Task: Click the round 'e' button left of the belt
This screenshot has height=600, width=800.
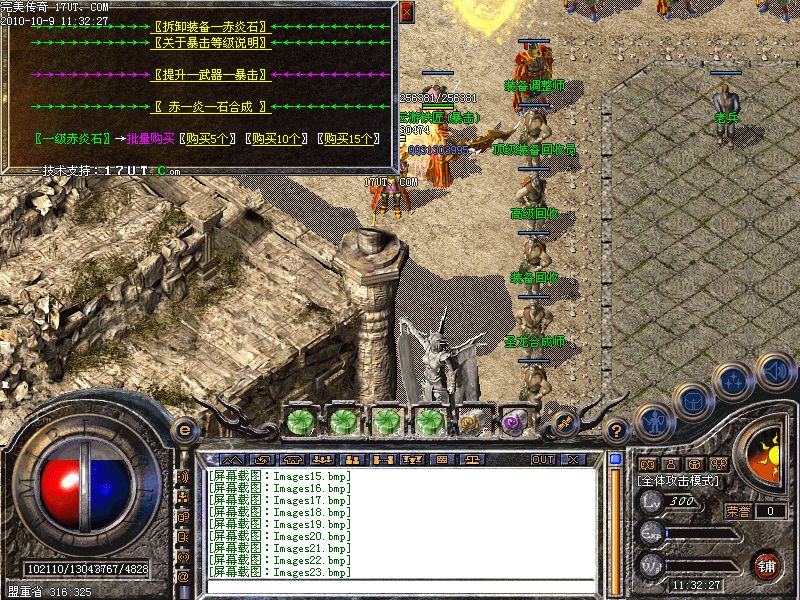Action: (184, 430)
